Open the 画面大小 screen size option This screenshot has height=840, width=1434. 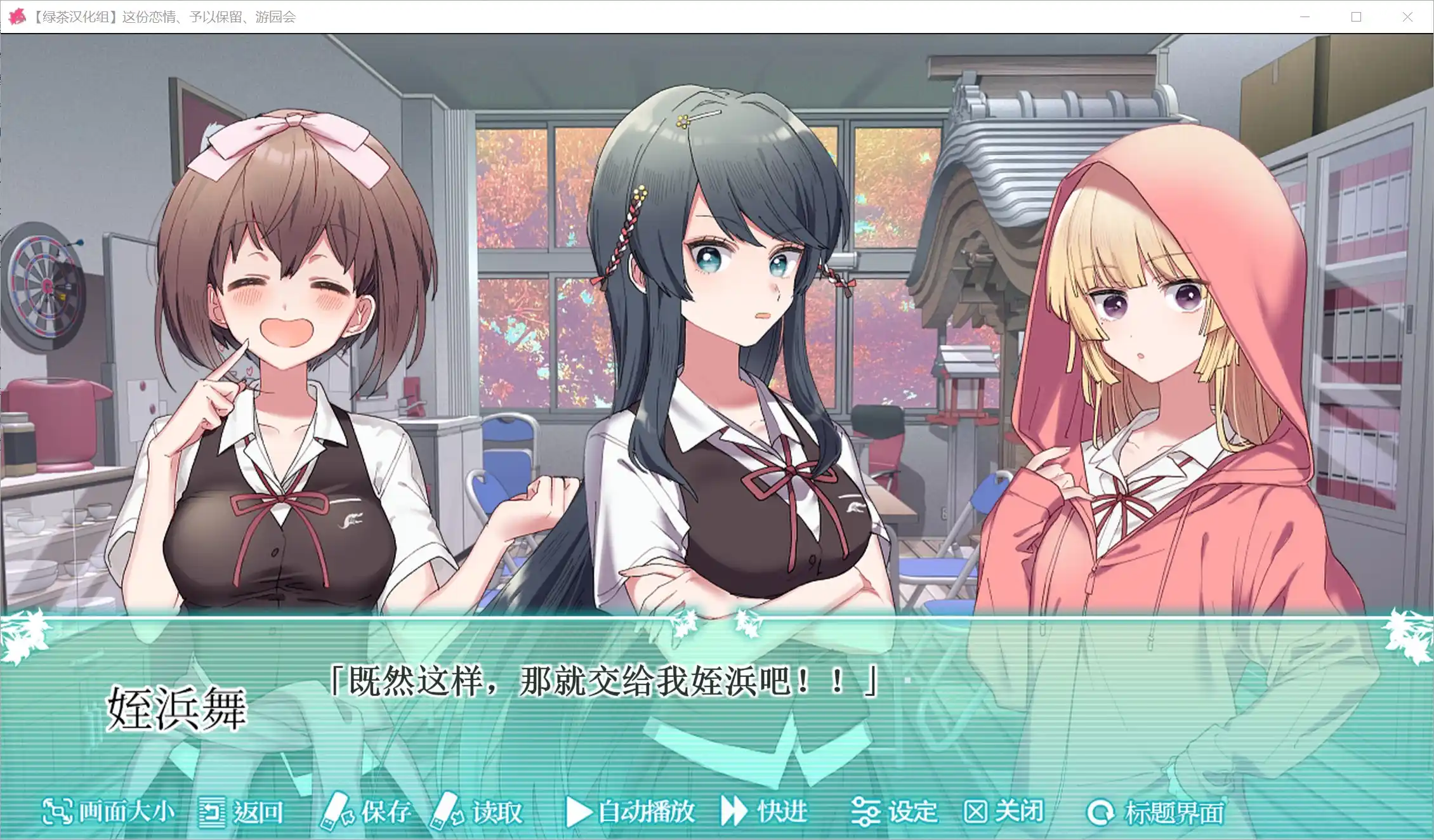click(108, 811)
